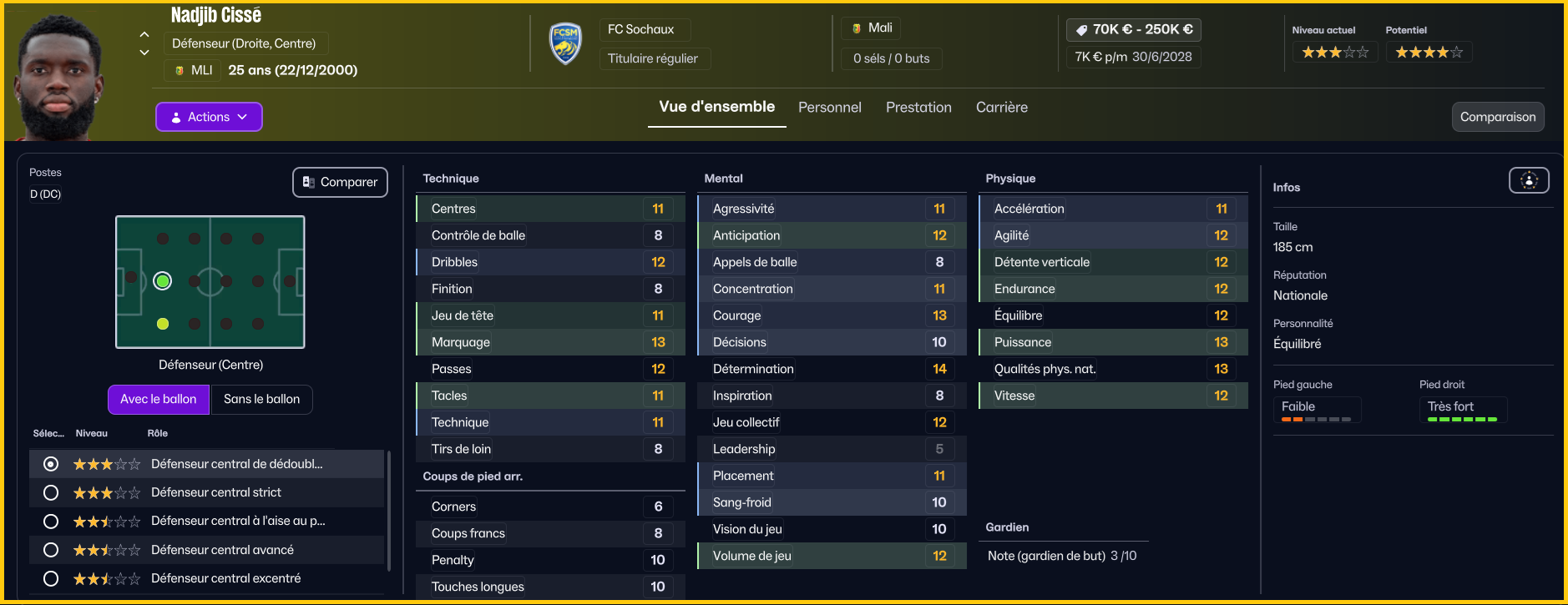Open the Prestation tab

coord(918,108)
